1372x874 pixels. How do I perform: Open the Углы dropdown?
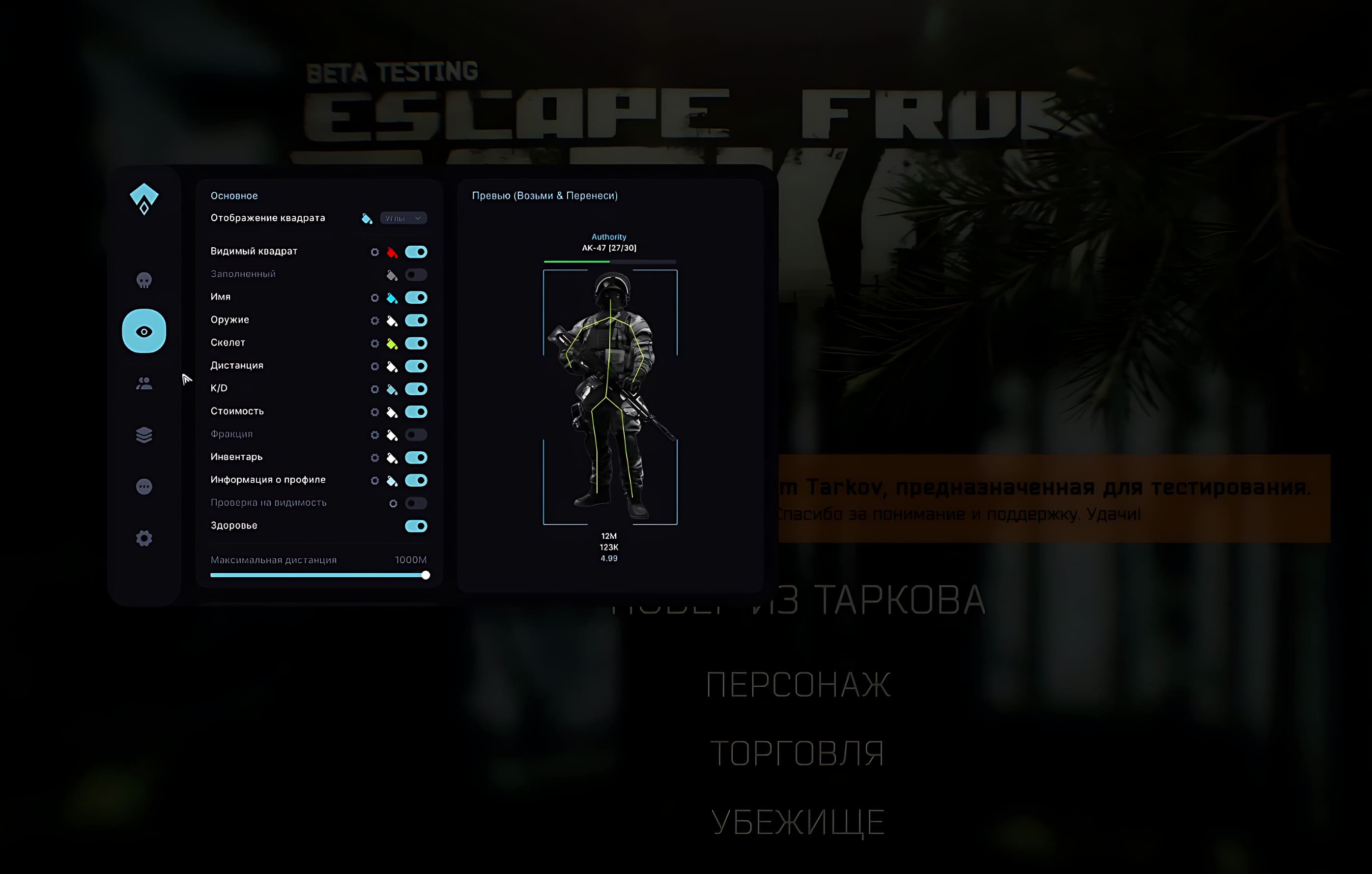(x=403, y=218)
